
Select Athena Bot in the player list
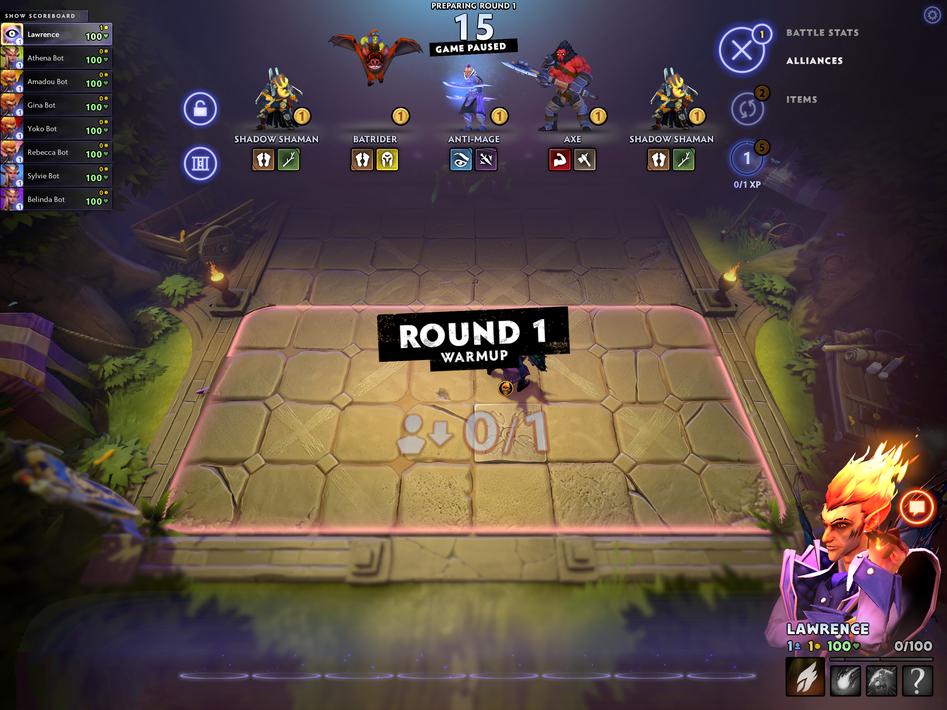click(x=57, y=59)
